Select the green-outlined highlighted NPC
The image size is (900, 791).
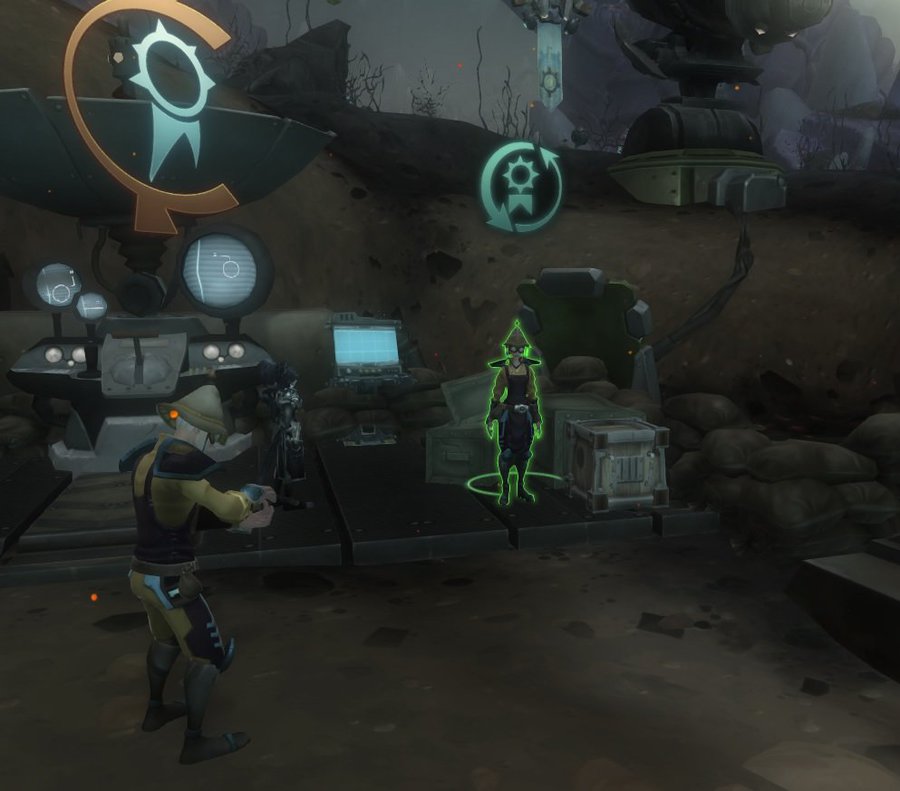coord(515,415)
